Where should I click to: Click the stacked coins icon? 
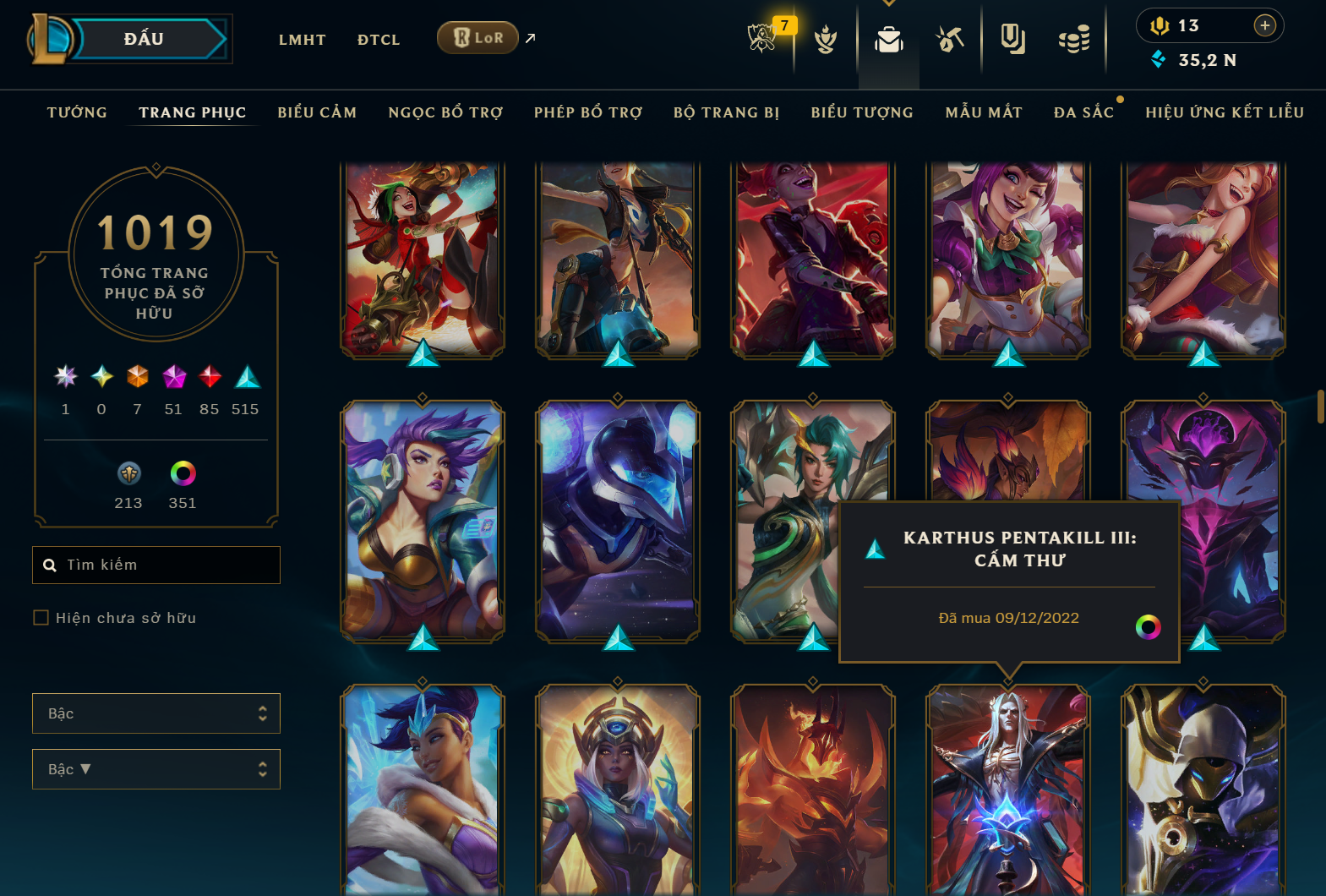click(1073, 38)
